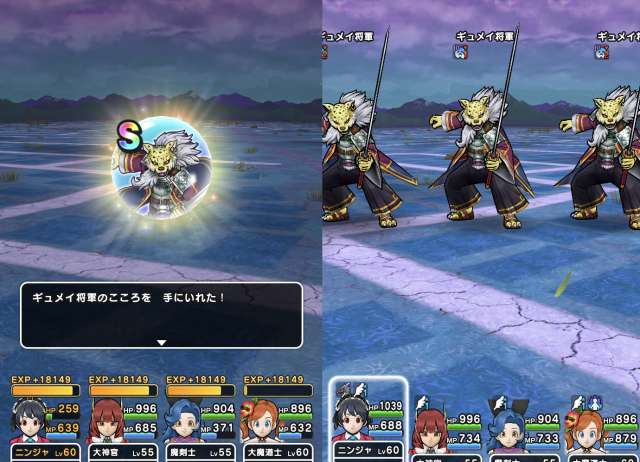The width and height of the screenshot is (640, 462).
Task: Choose the 魔剣士 panel showing MP 371
Action: (197, 417)
